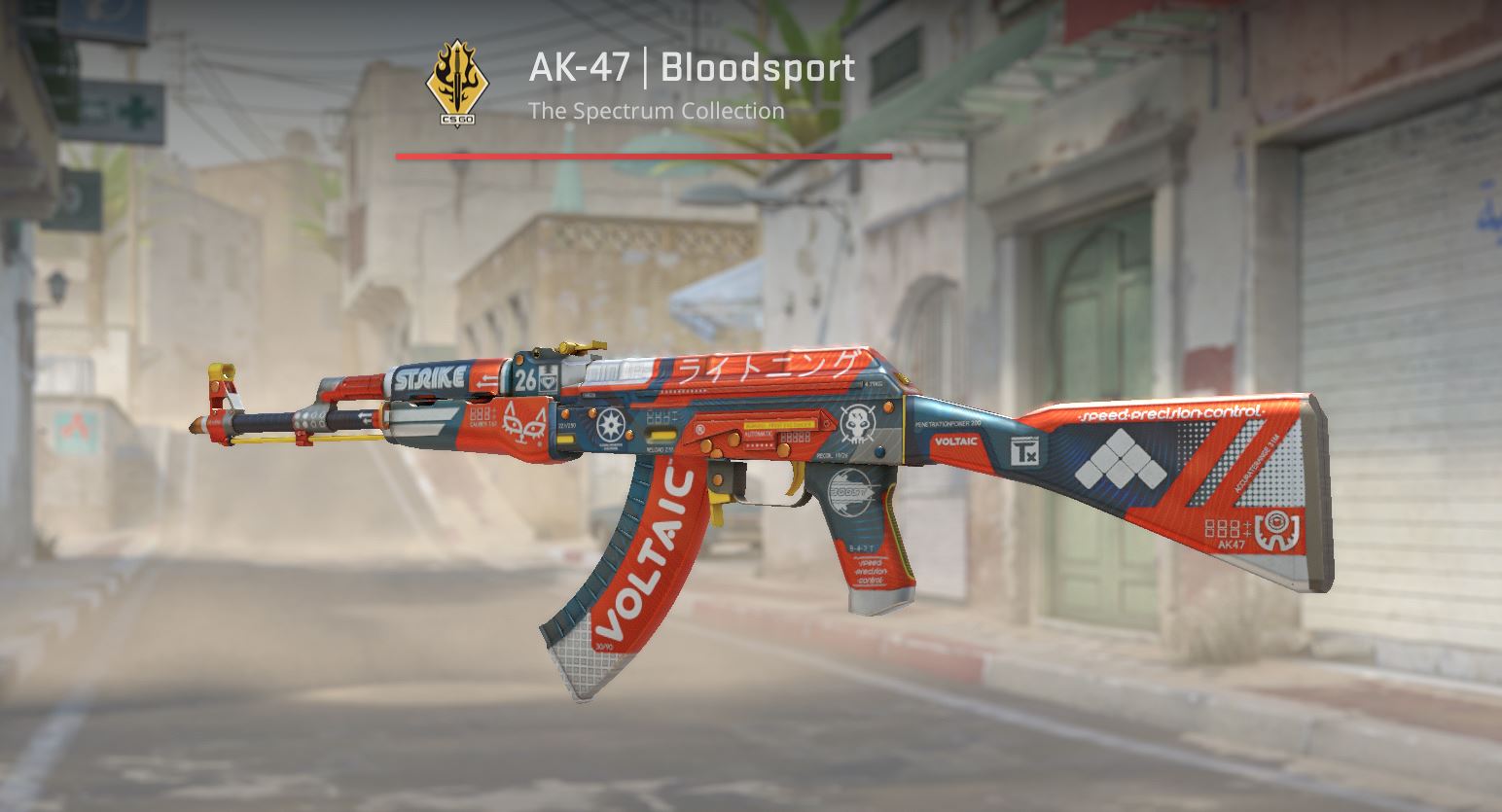Select the white gear sunburst emblem on receiver

click(610, 423)
